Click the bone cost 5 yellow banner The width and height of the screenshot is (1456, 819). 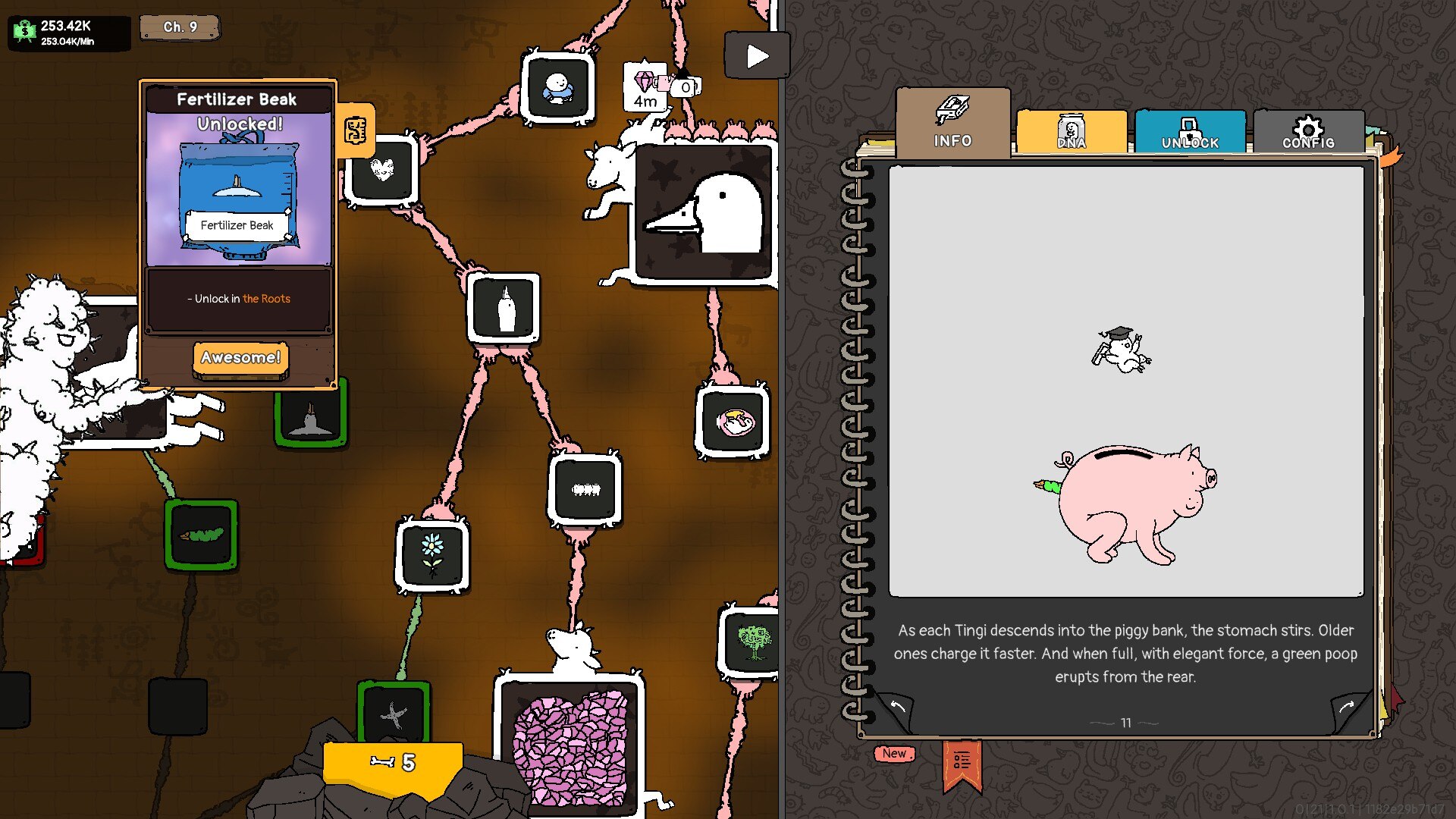(393, 763)
